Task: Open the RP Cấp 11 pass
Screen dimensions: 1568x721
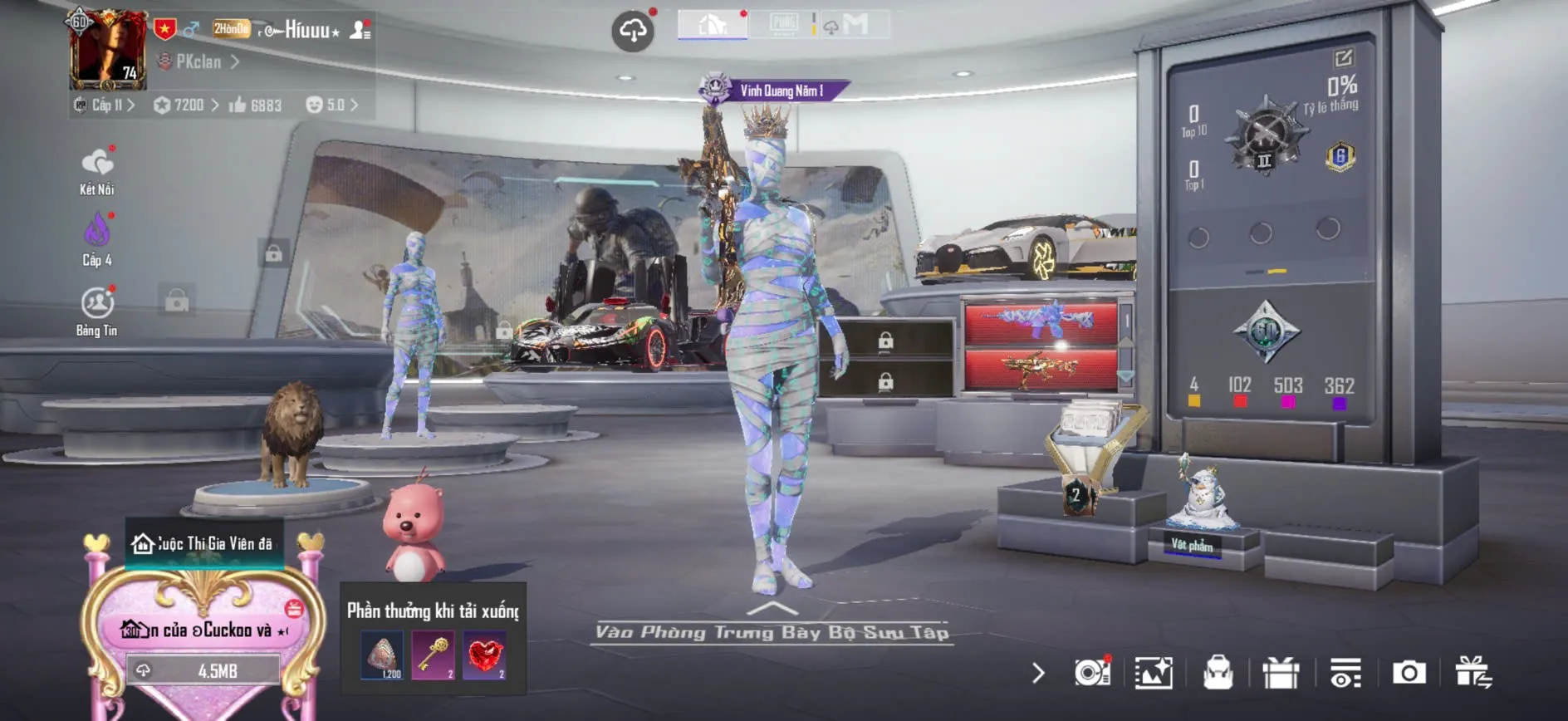Action: pyautogui.click(x=105, y=105)
